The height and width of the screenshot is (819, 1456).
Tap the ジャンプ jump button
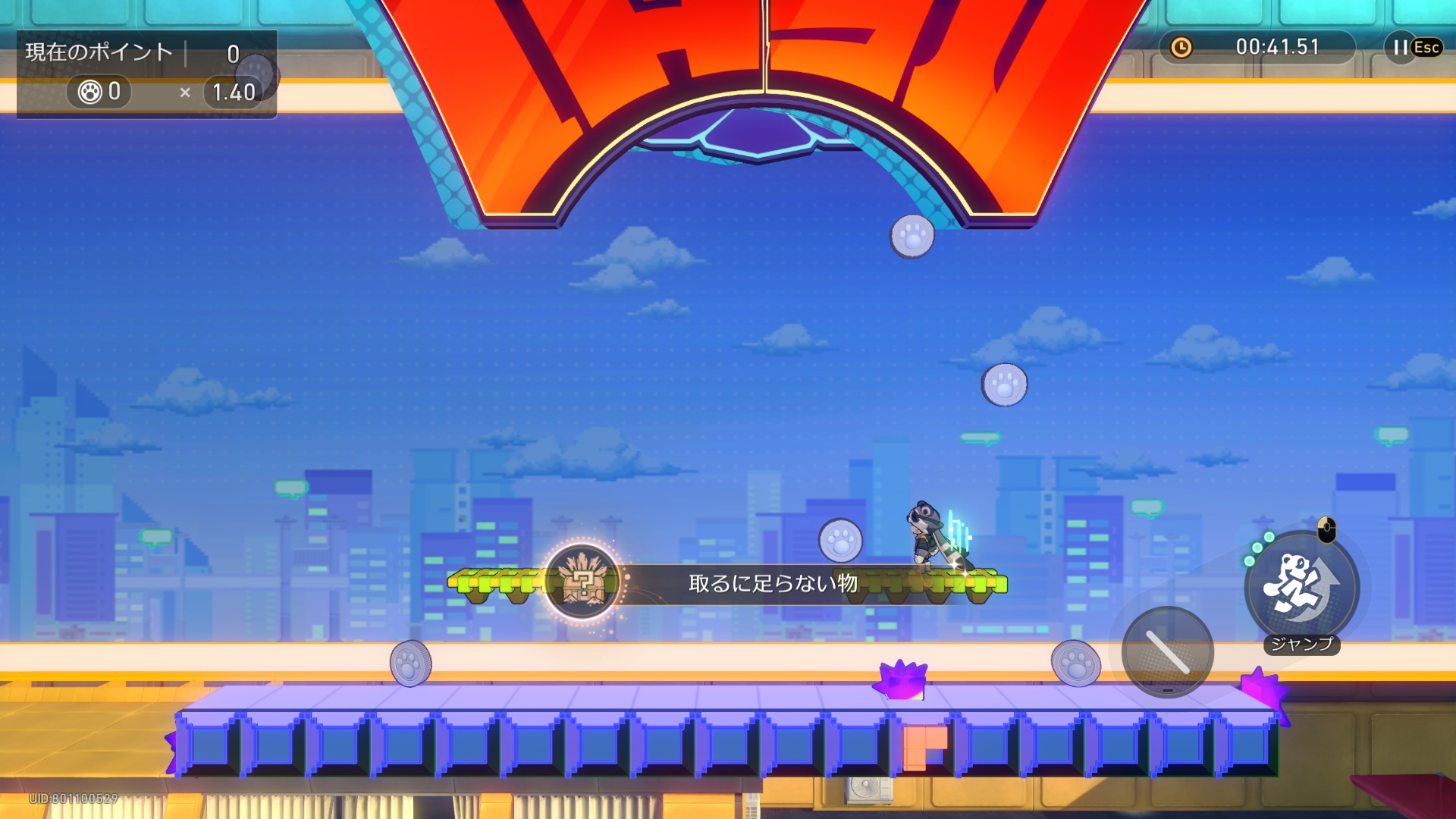1301,588
